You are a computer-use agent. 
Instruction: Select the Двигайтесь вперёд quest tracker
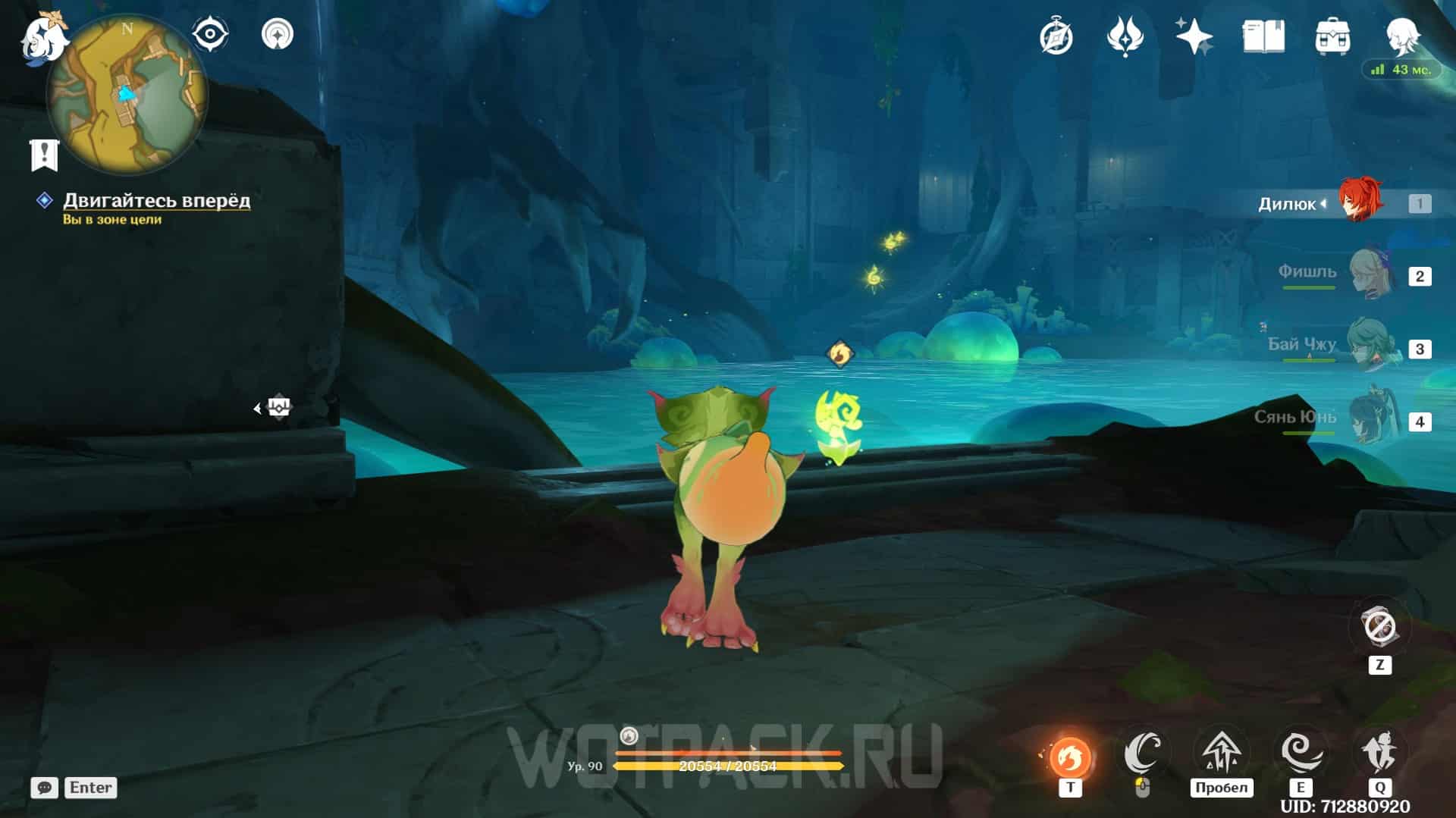click(x=155, y=200)
